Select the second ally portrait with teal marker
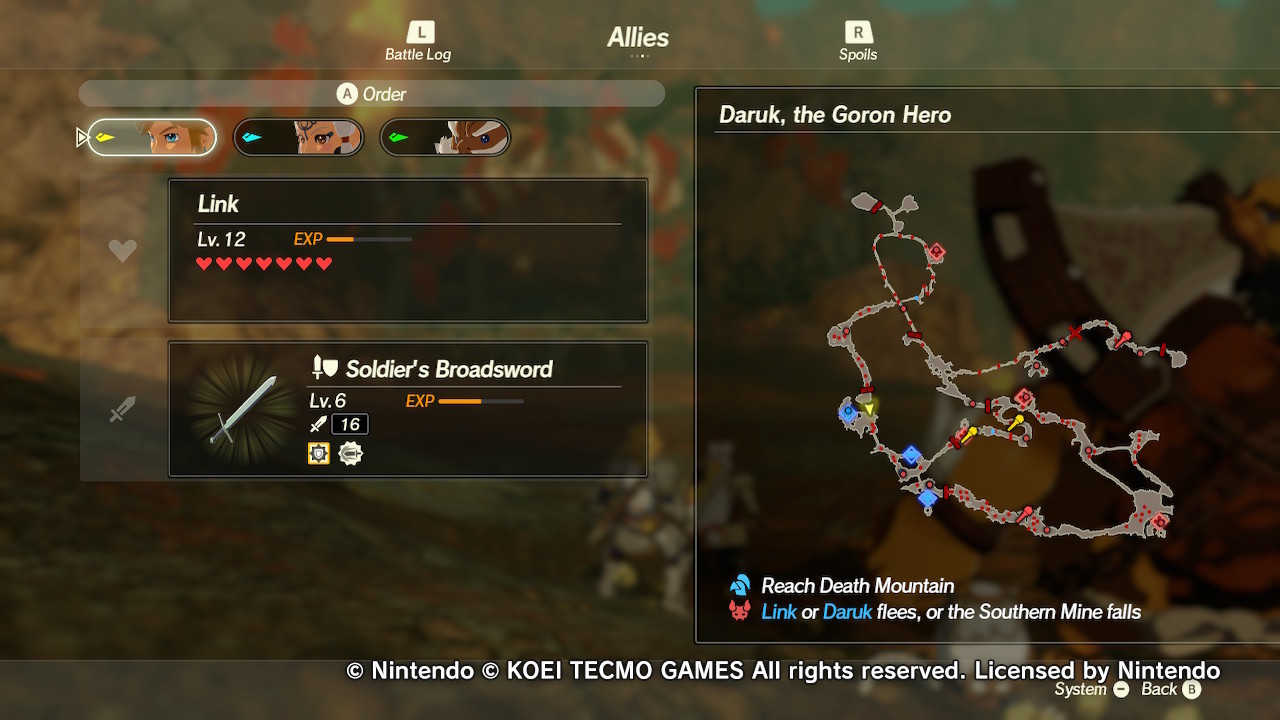This screenshot has height=720, width=1280. click(297, 137)
